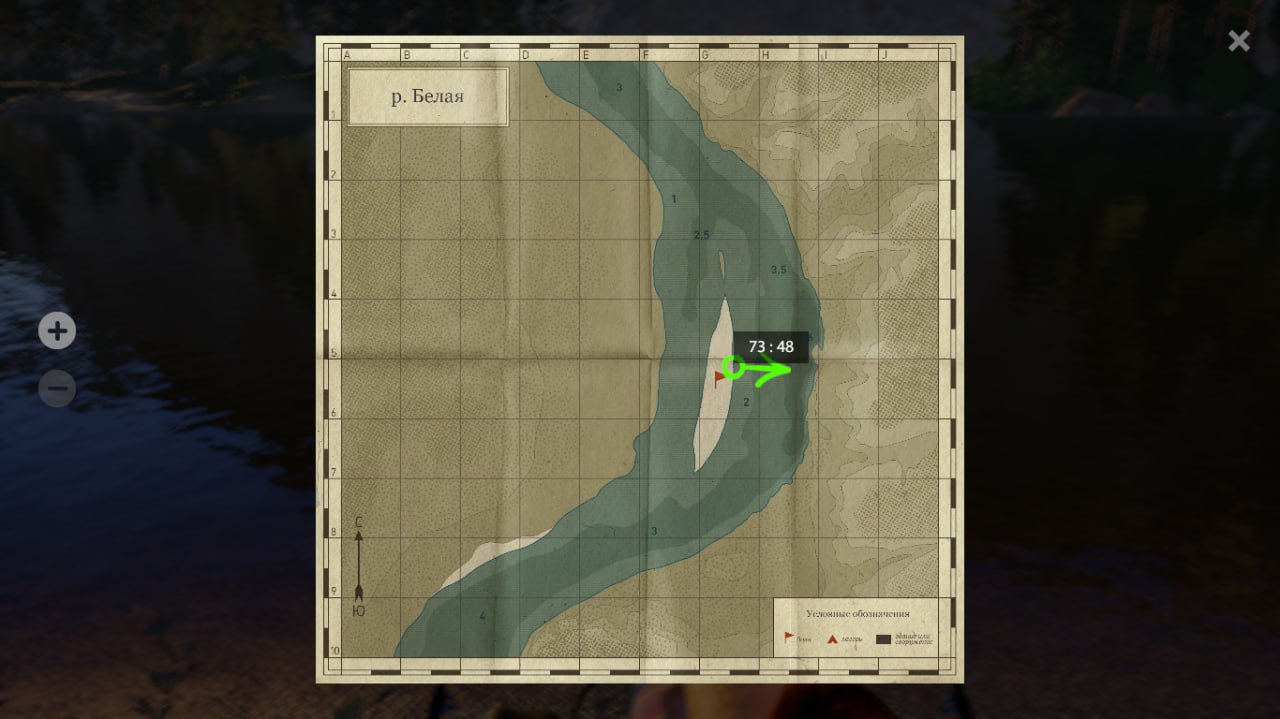Select the red flag marker on the island
Viewport: 1280px width, 719px height.
point(720,378)
